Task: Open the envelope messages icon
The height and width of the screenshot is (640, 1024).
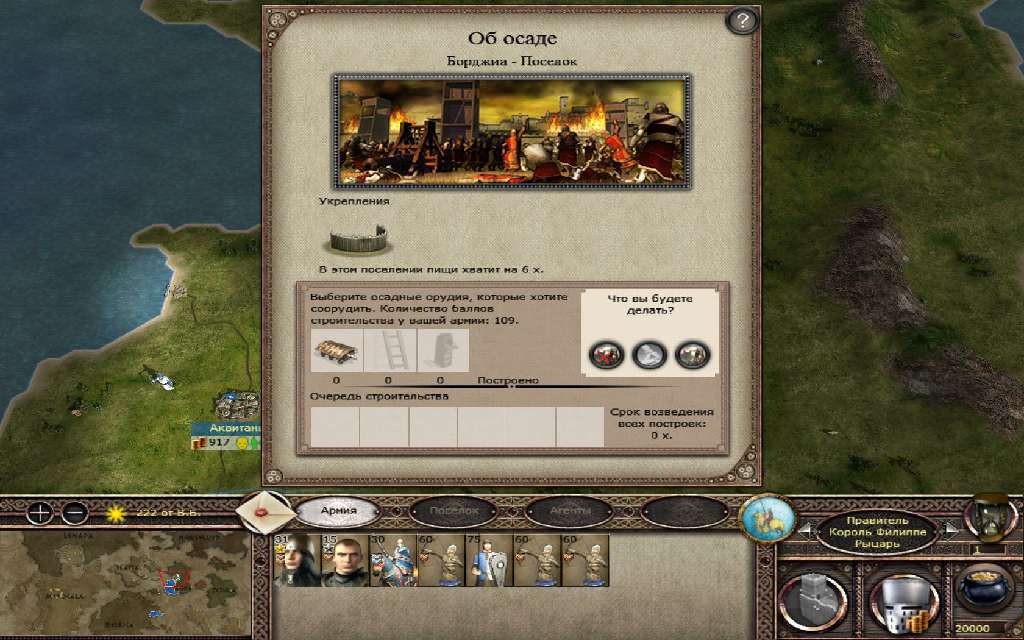Action: click(x=265, y=511)
